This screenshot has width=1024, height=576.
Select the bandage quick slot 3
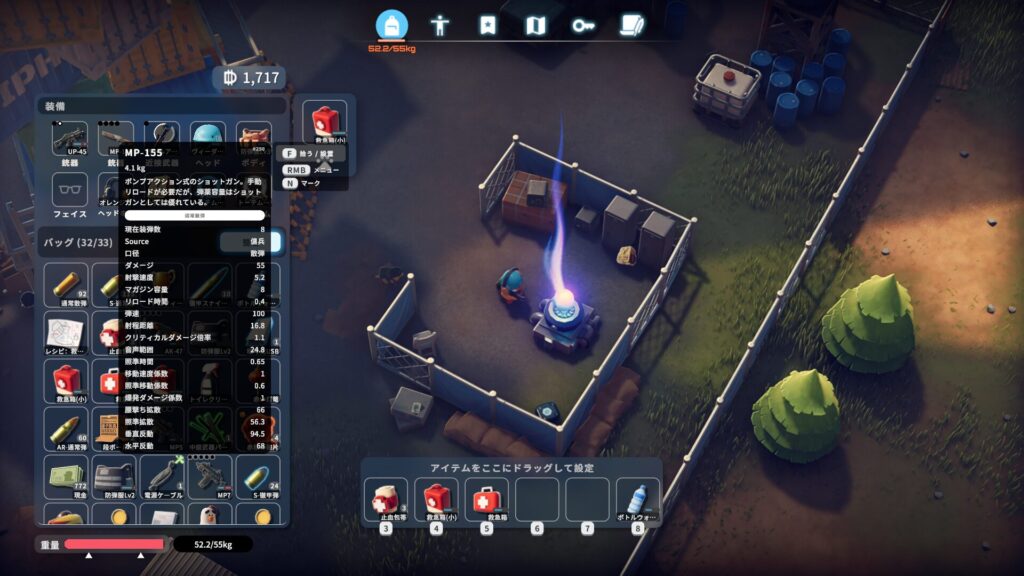[x=385, y=499]
